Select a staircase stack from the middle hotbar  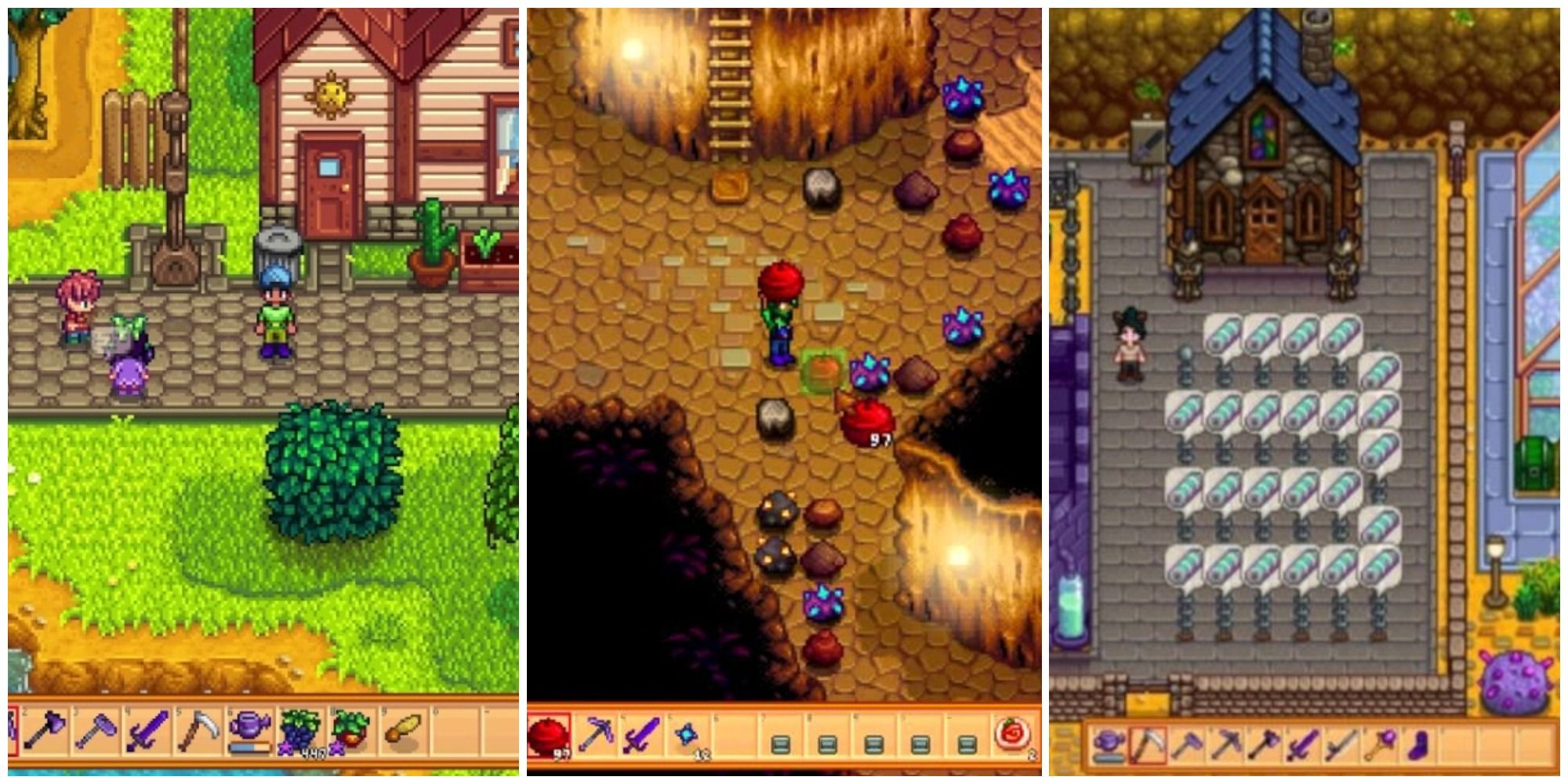click(x=780, y=743)
